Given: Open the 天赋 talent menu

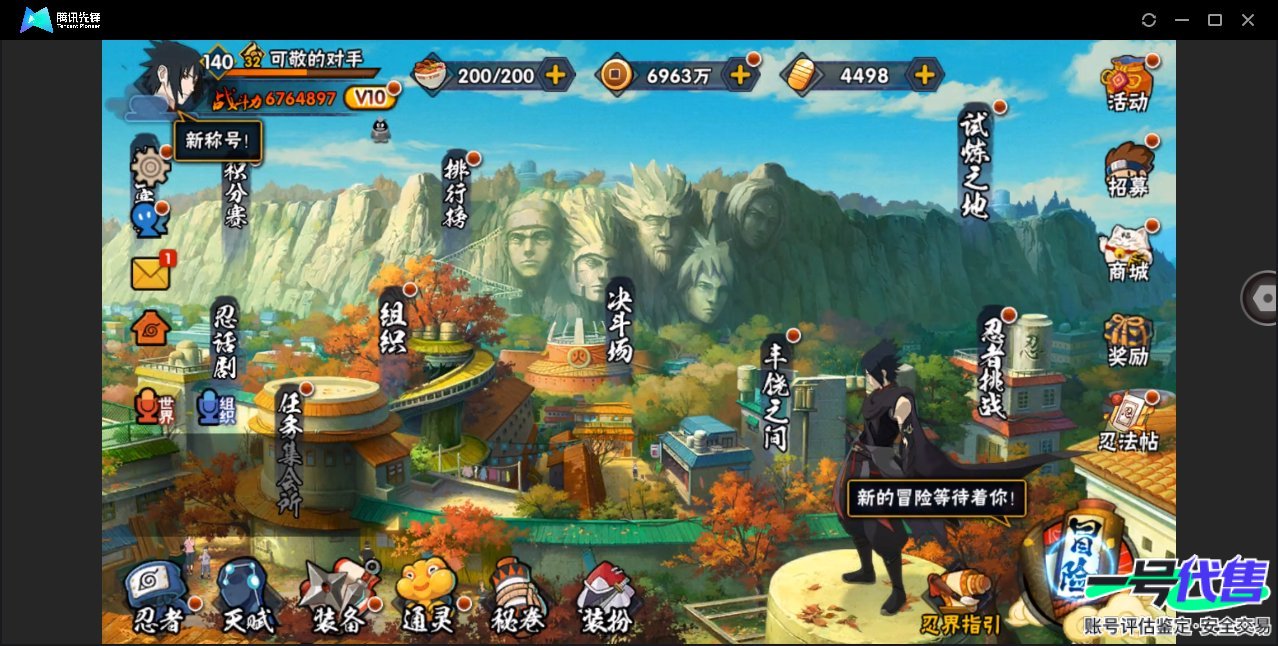Looking at the screenshot, I should (247, 598).
